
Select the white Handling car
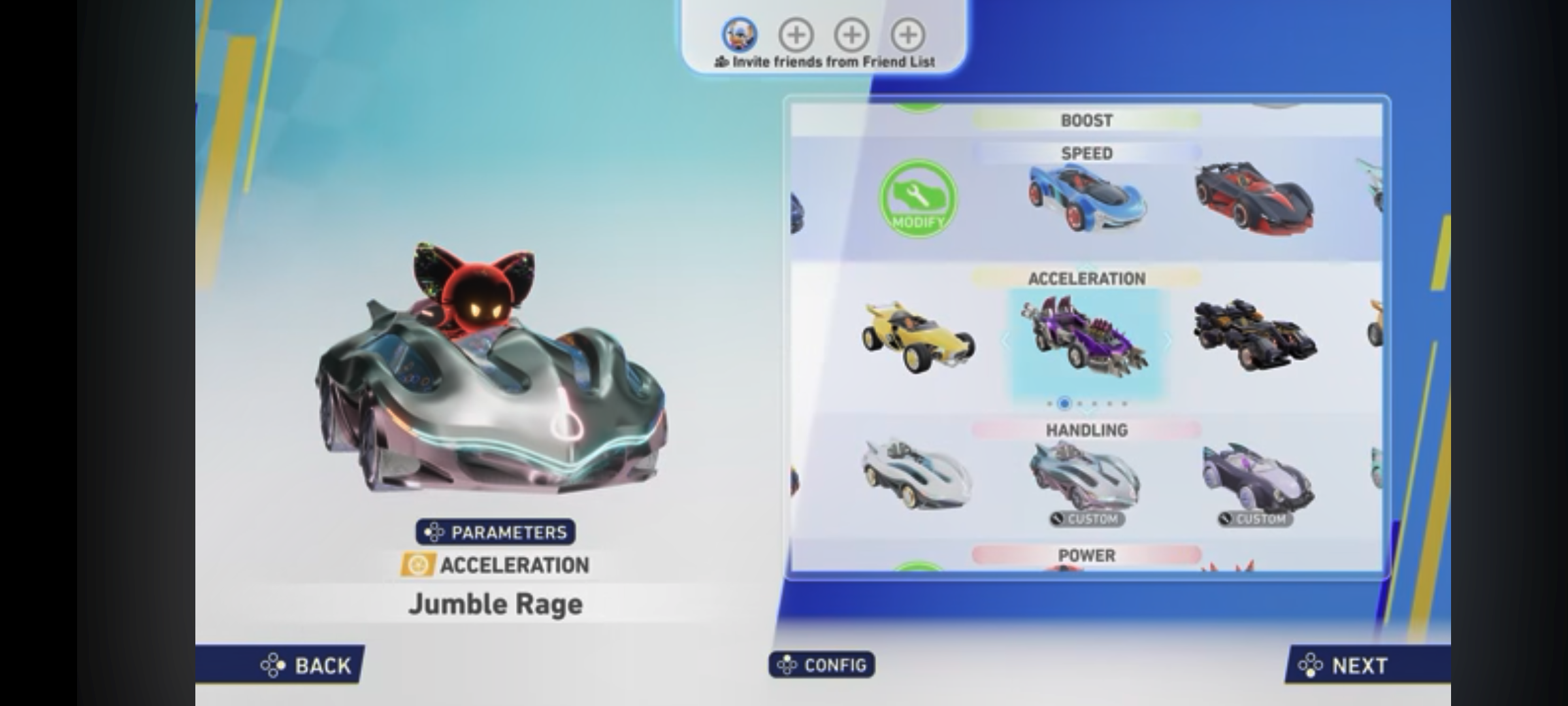coord(917,475)
